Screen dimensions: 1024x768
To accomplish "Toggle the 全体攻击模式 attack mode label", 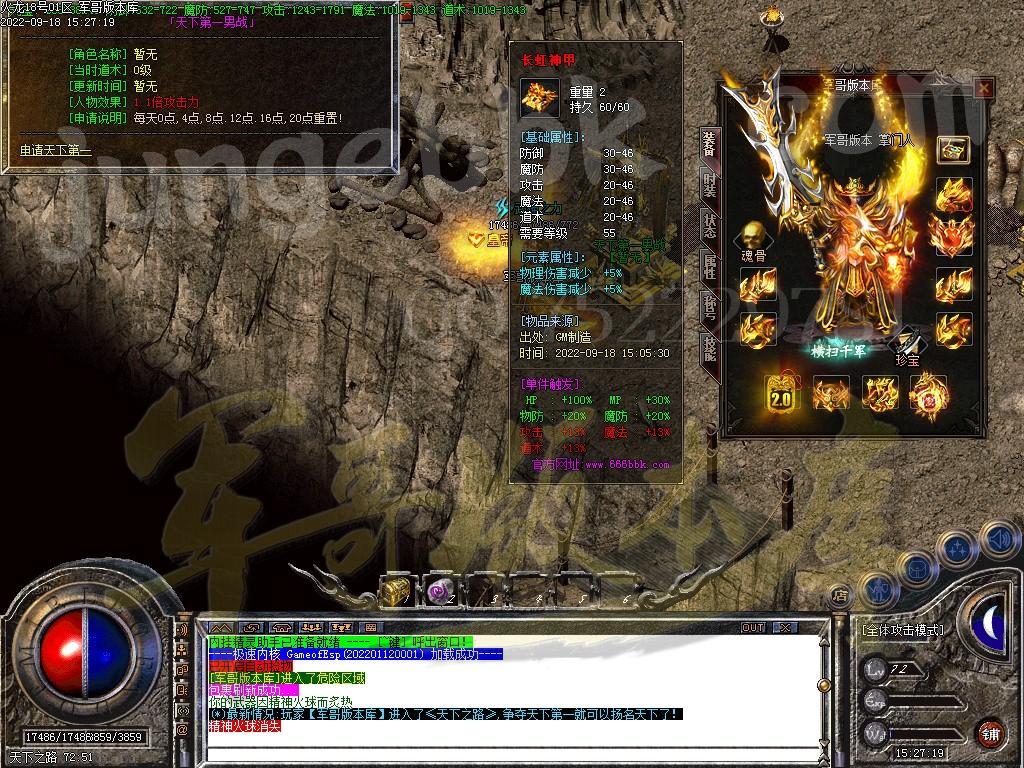I will [x=902, y=631].
